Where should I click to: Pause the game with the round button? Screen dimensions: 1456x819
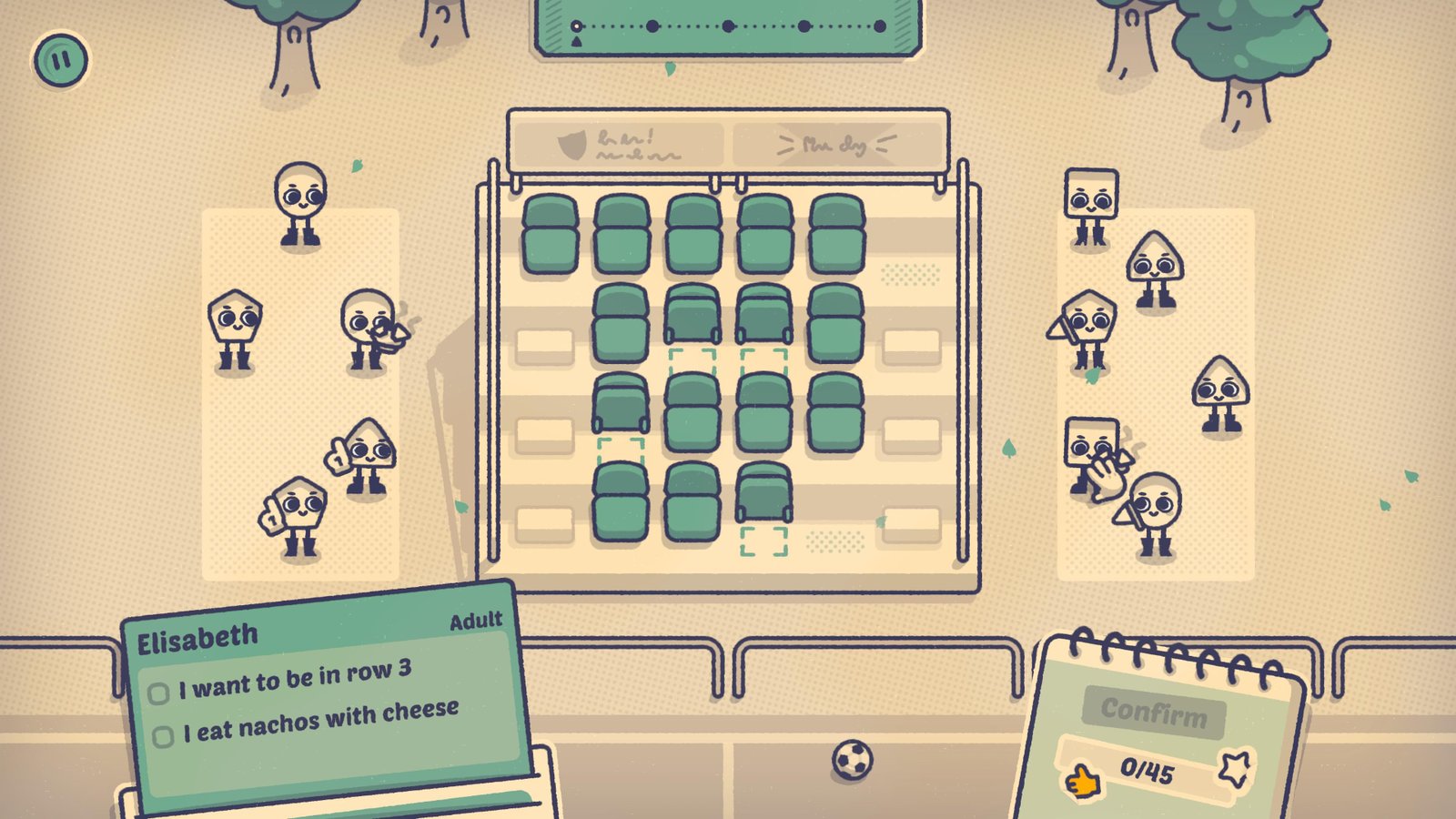click(x=61, y=61)
